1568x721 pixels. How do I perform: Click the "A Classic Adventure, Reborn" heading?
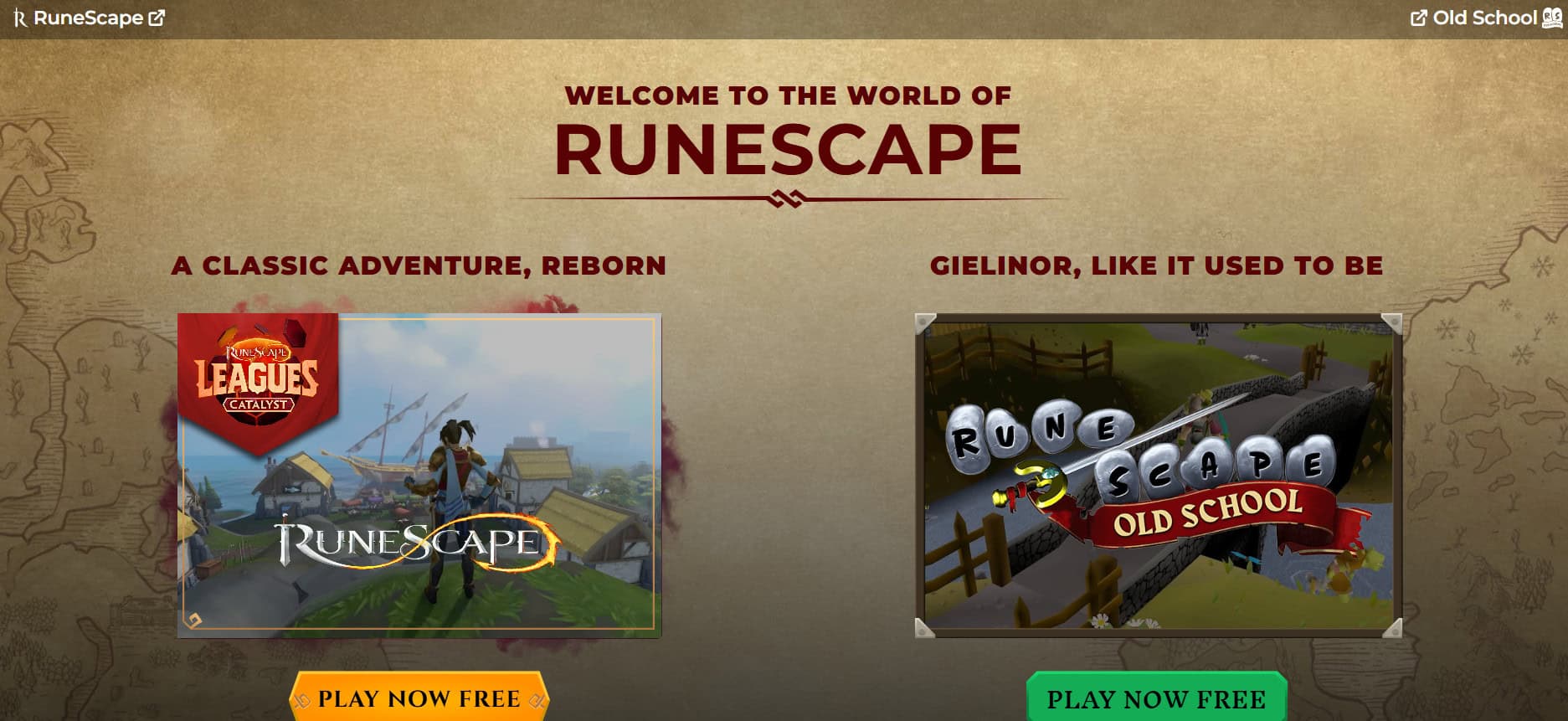click(x=419, y=266)
